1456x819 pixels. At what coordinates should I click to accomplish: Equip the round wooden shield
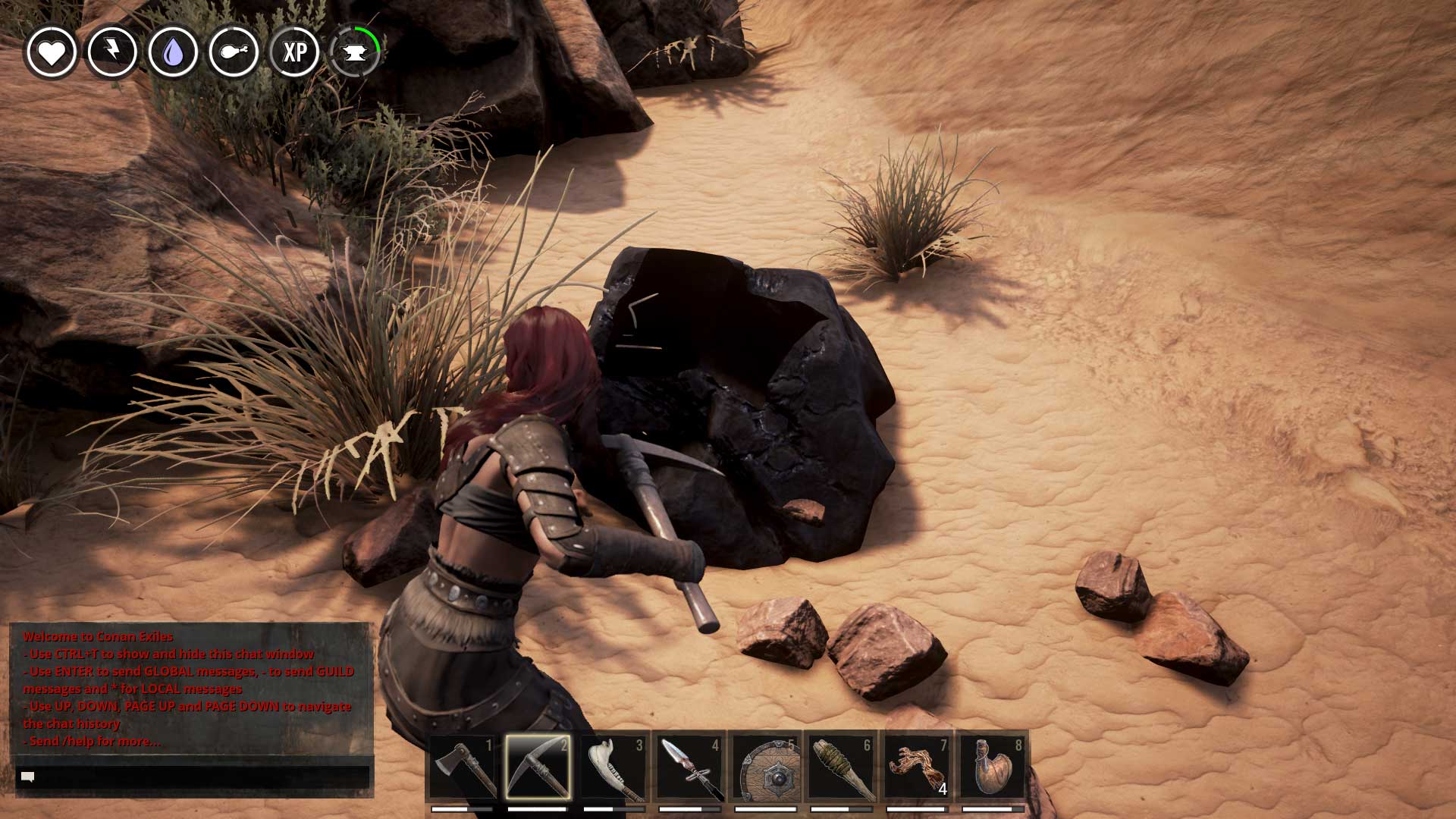pyautogui.click(x=765, y=767)
